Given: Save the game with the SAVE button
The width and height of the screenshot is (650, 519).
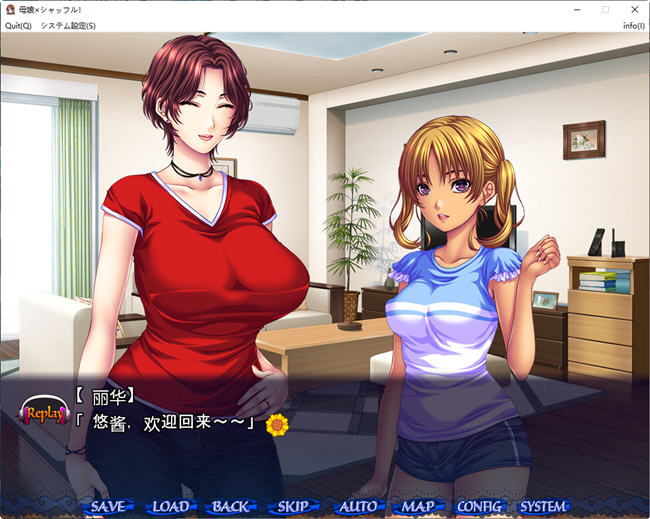Looking at the screenshot, I should [x=107, y=506].
